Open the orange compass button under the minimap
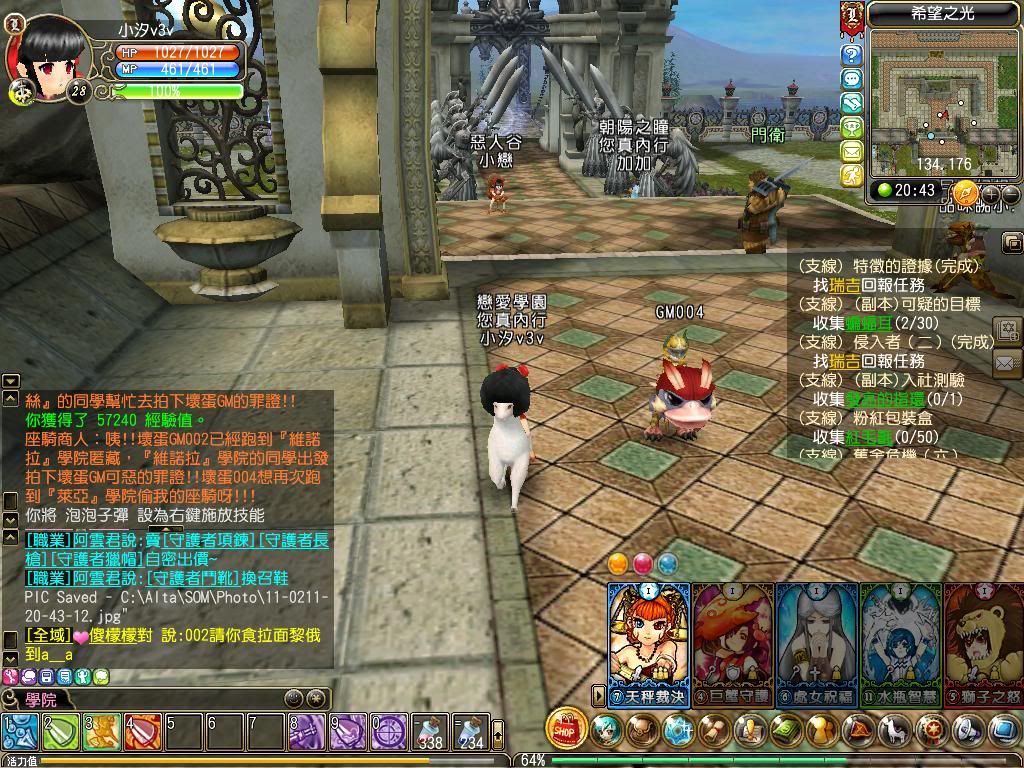 click(965, 192)
